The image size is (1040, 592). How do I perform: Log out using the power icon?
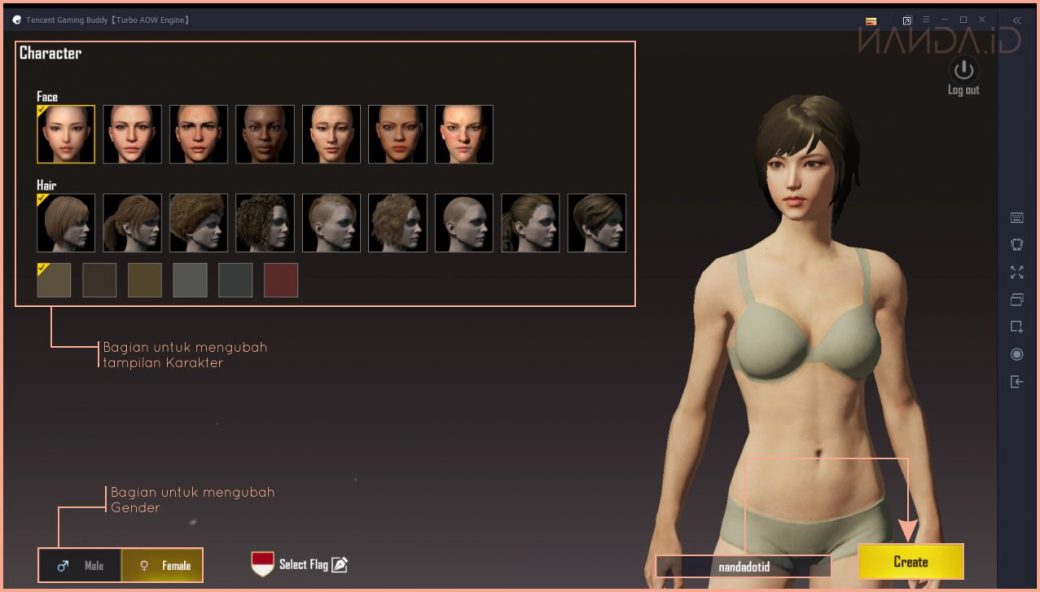pos(963,71)
